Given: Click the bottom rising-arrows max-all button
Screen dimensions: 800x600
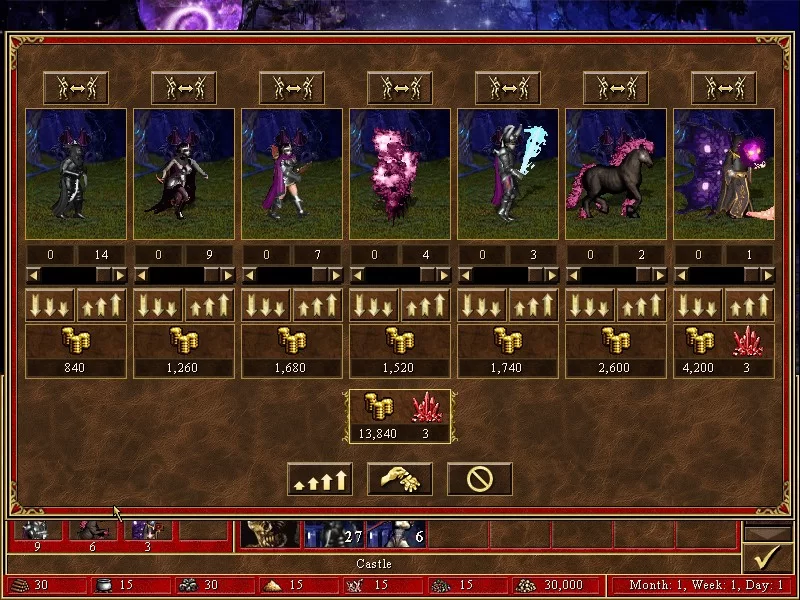Looking at the screenshot, I should pyautogui.click(x=319, y=480).
